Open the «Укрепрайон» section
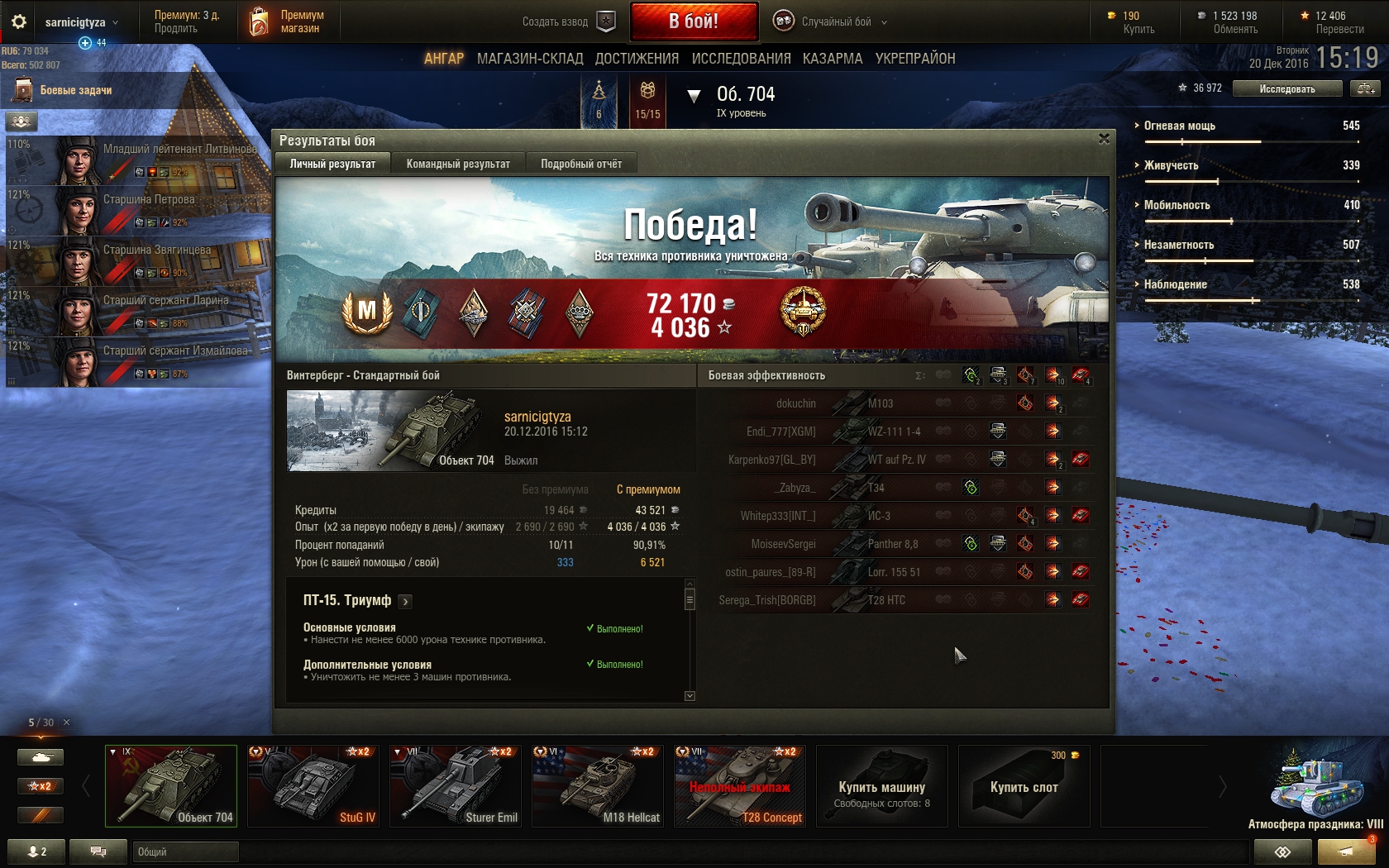Viewport: 1389px width, 868px height. 915,59
